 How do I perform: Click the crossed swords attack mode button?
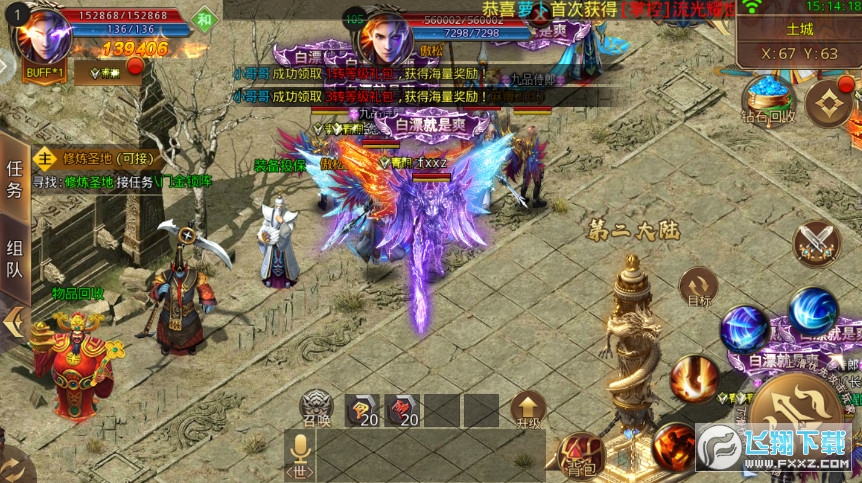(x=815, y=243)
